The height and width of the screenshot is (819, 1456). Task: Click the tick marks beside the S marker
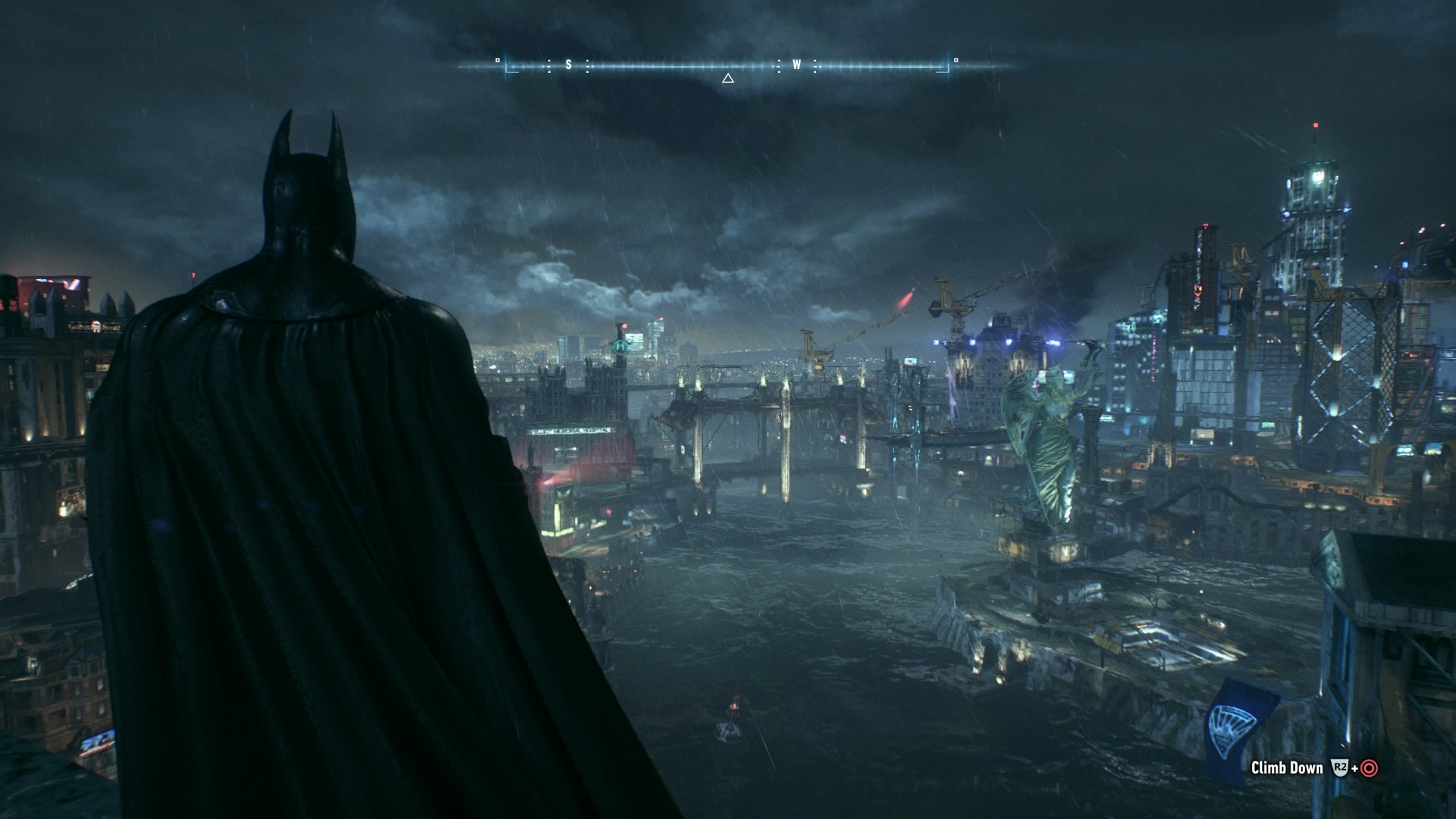click(548, 66)
